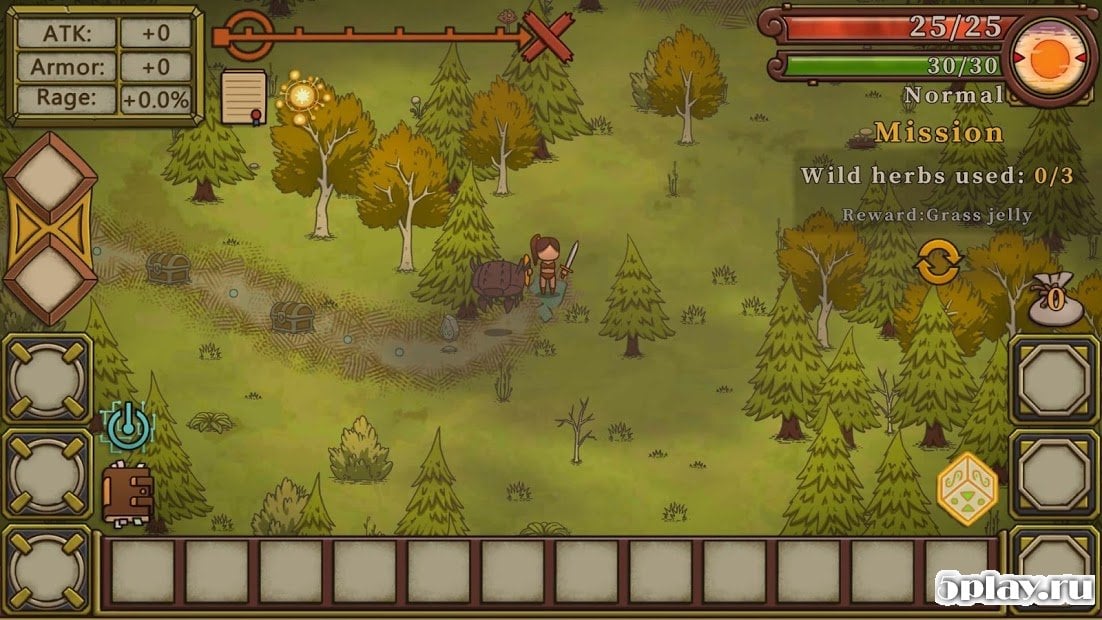Roll the golden dice icon
1102x620 pixels.
[966, 487]
